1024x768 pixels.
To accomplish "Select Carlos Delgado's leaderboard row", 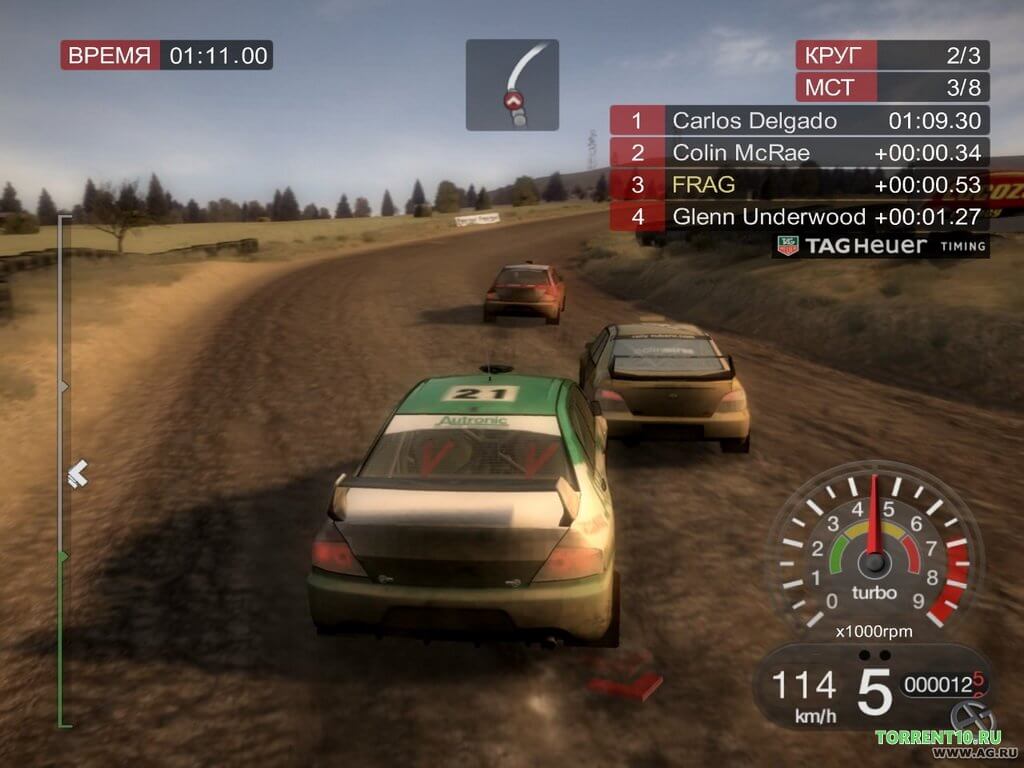I will click(x=800, y=121).
